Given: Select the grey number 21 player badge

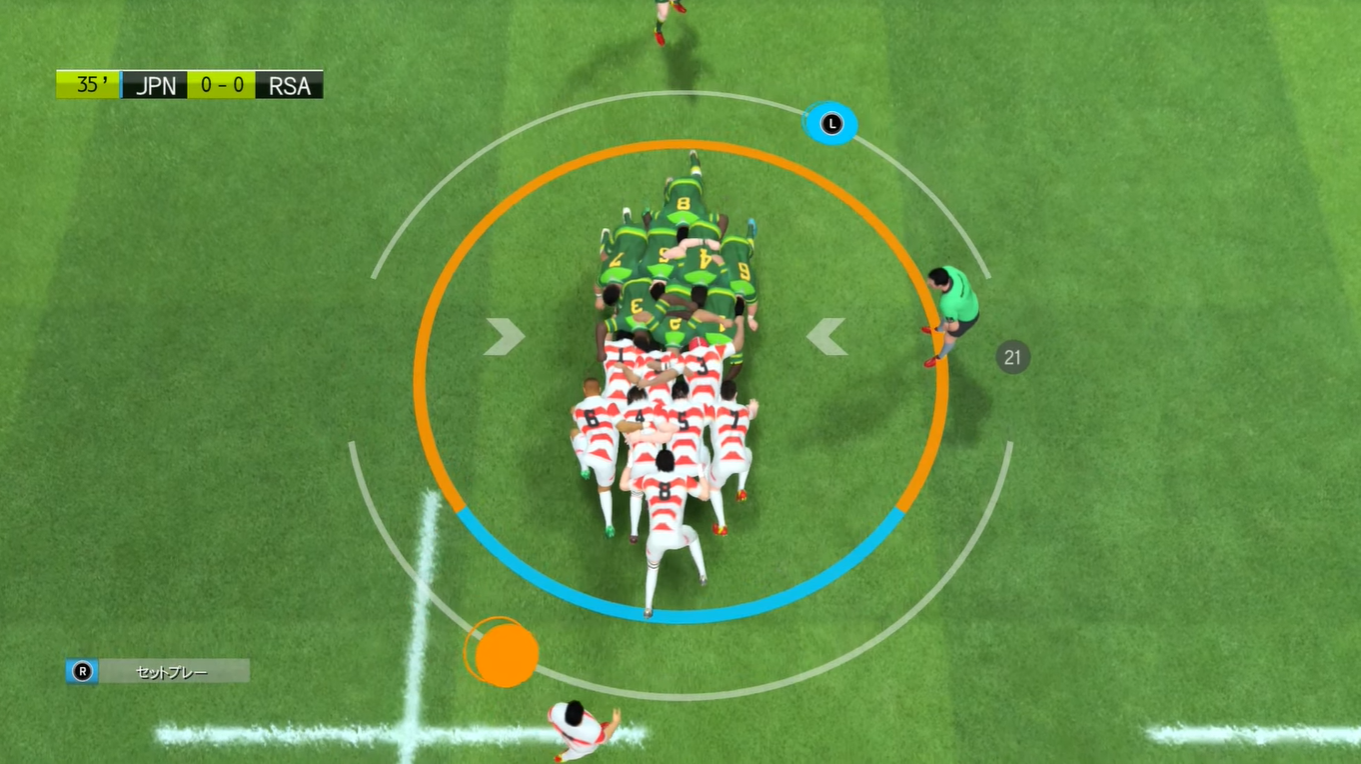Looking at the screenshot, I should pos(1012,357).
